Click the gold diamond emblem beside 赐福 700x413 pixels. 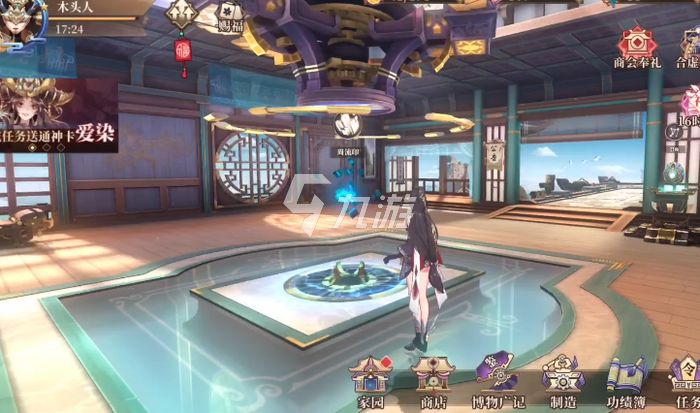[x=180, y=12]
